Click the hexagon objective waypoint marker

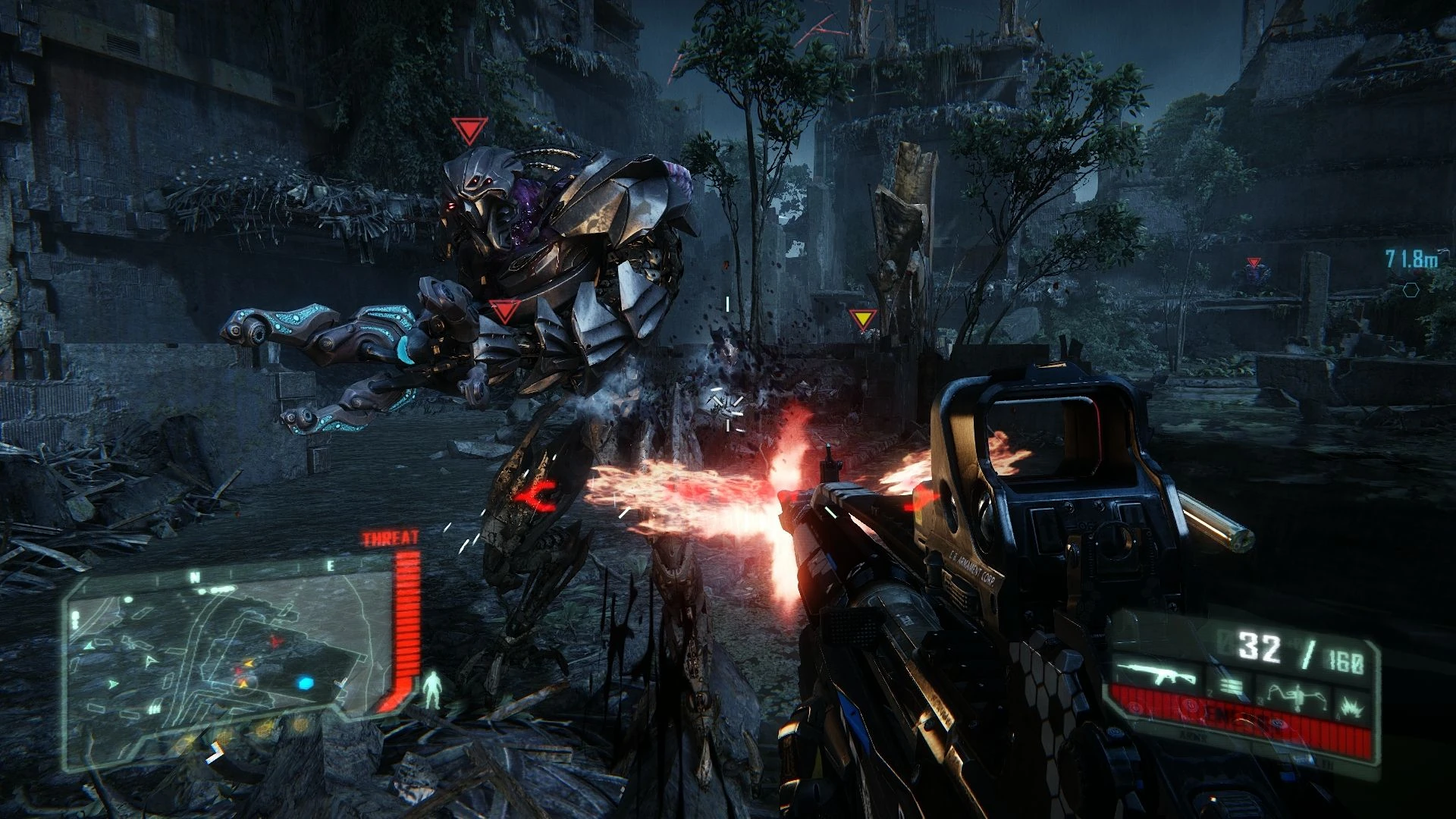(x=1410, y=290)
